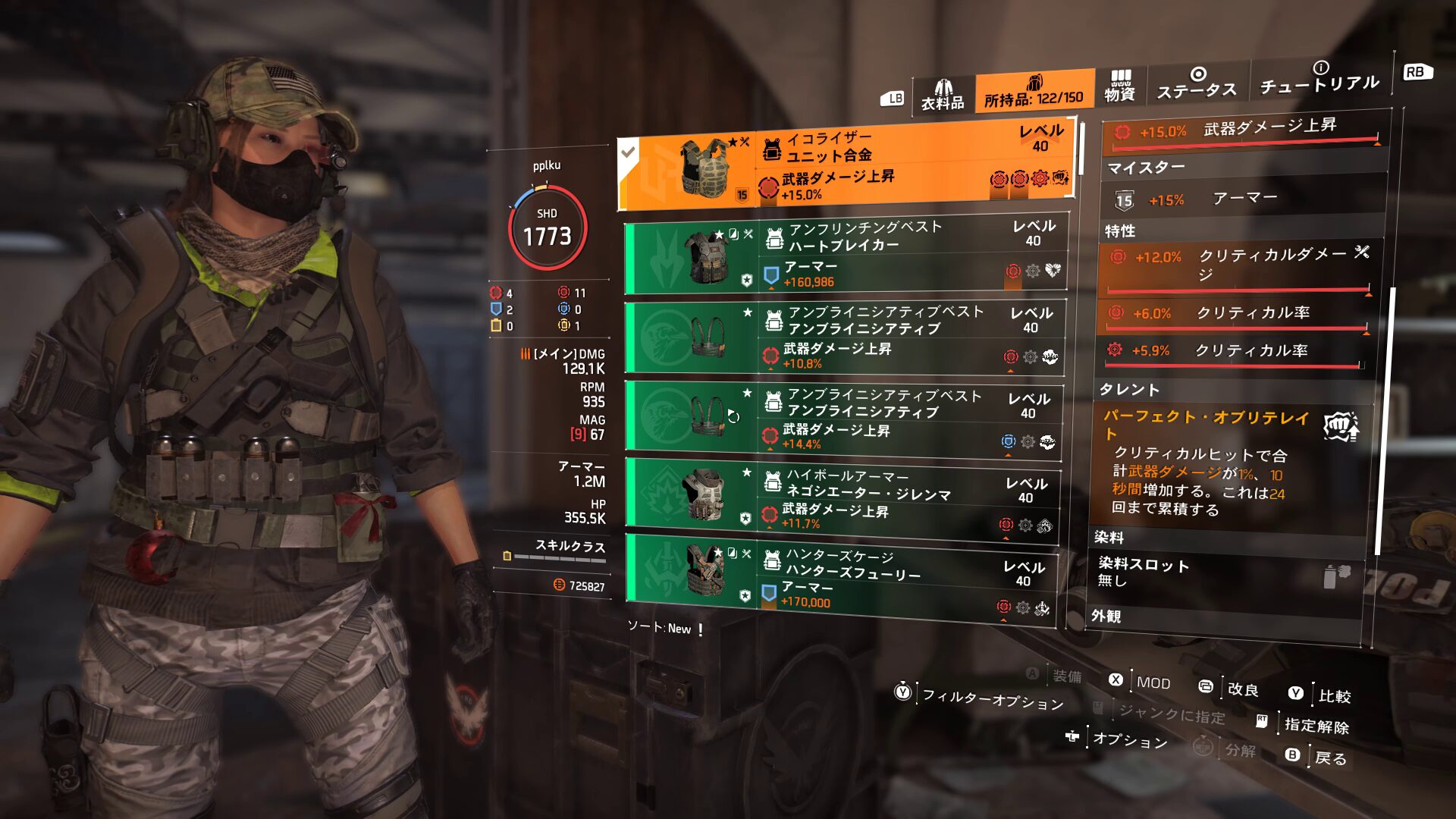Click the ソート: New sort option
1456x819 pixels.
coord(659,628)
